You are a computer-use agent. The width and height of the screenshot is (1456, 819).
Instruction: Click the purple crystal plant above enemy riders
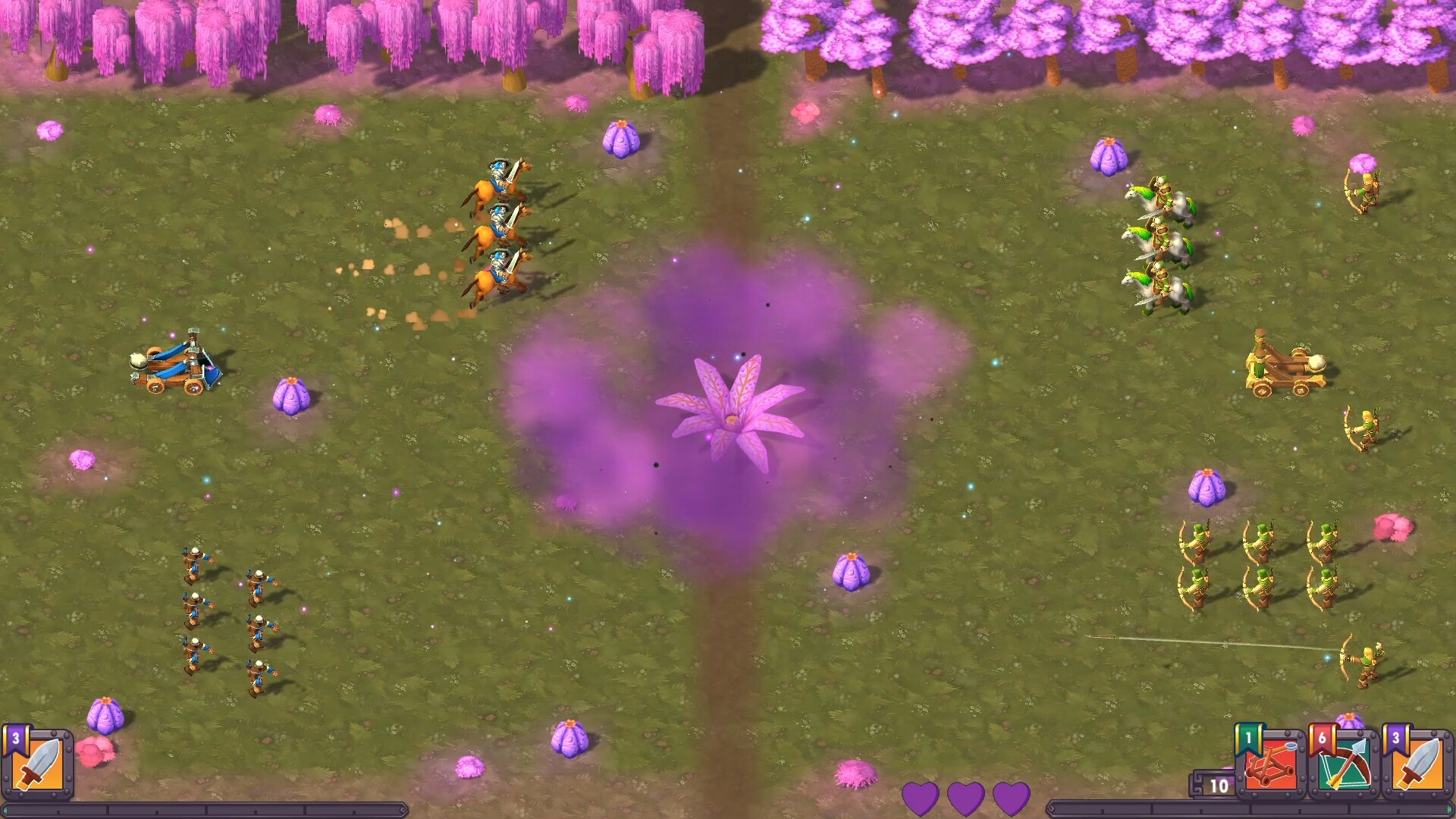[1109, 157]
